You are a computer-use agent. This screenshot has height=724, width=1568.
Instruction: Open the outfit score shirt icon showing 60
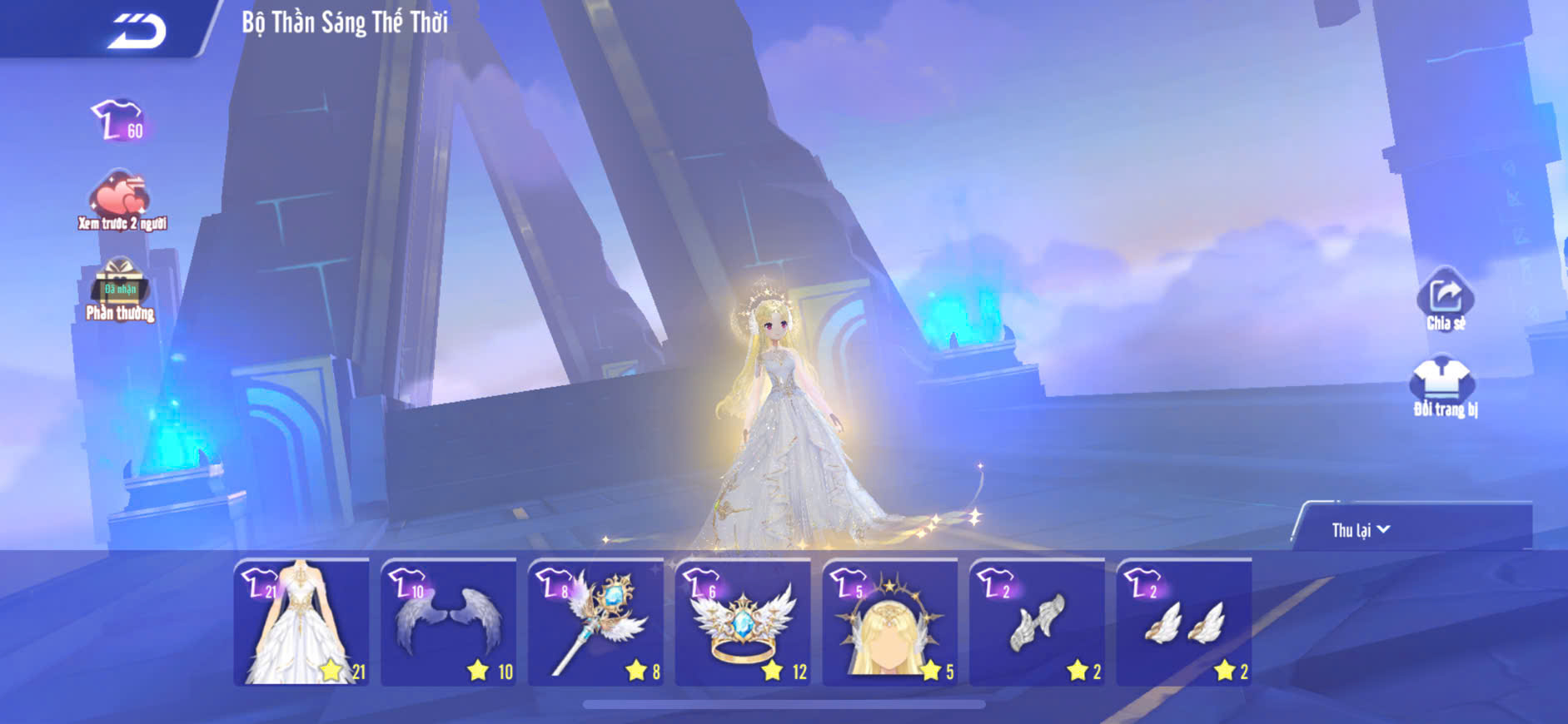pyautogui.click(x=118, y=121)
